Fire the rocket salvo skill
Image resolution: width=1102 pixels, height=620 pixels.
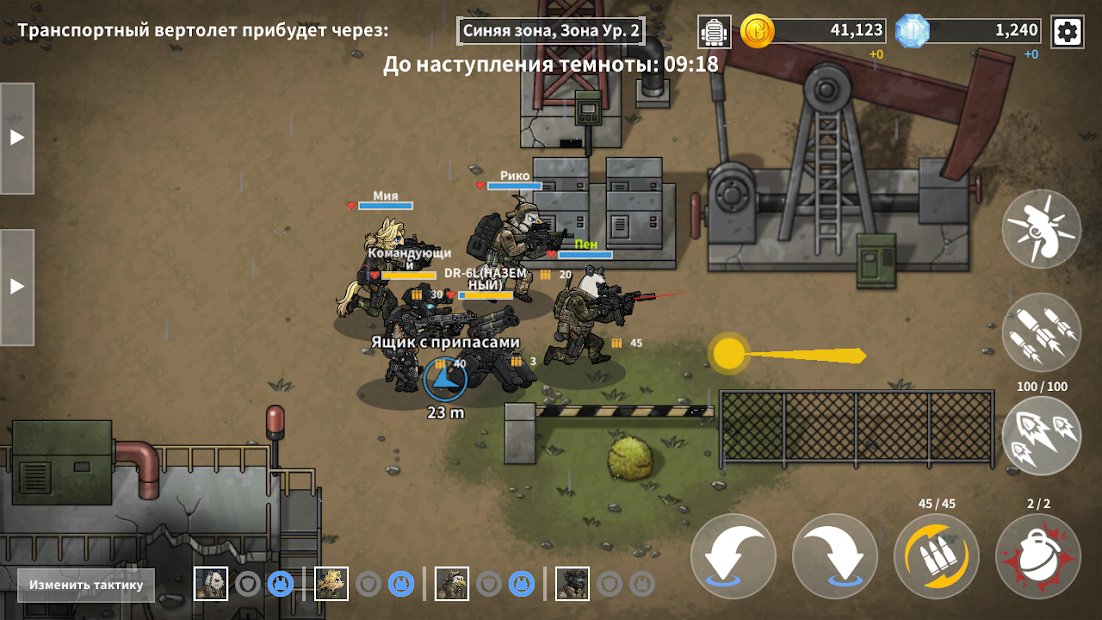coord(1041,436)
